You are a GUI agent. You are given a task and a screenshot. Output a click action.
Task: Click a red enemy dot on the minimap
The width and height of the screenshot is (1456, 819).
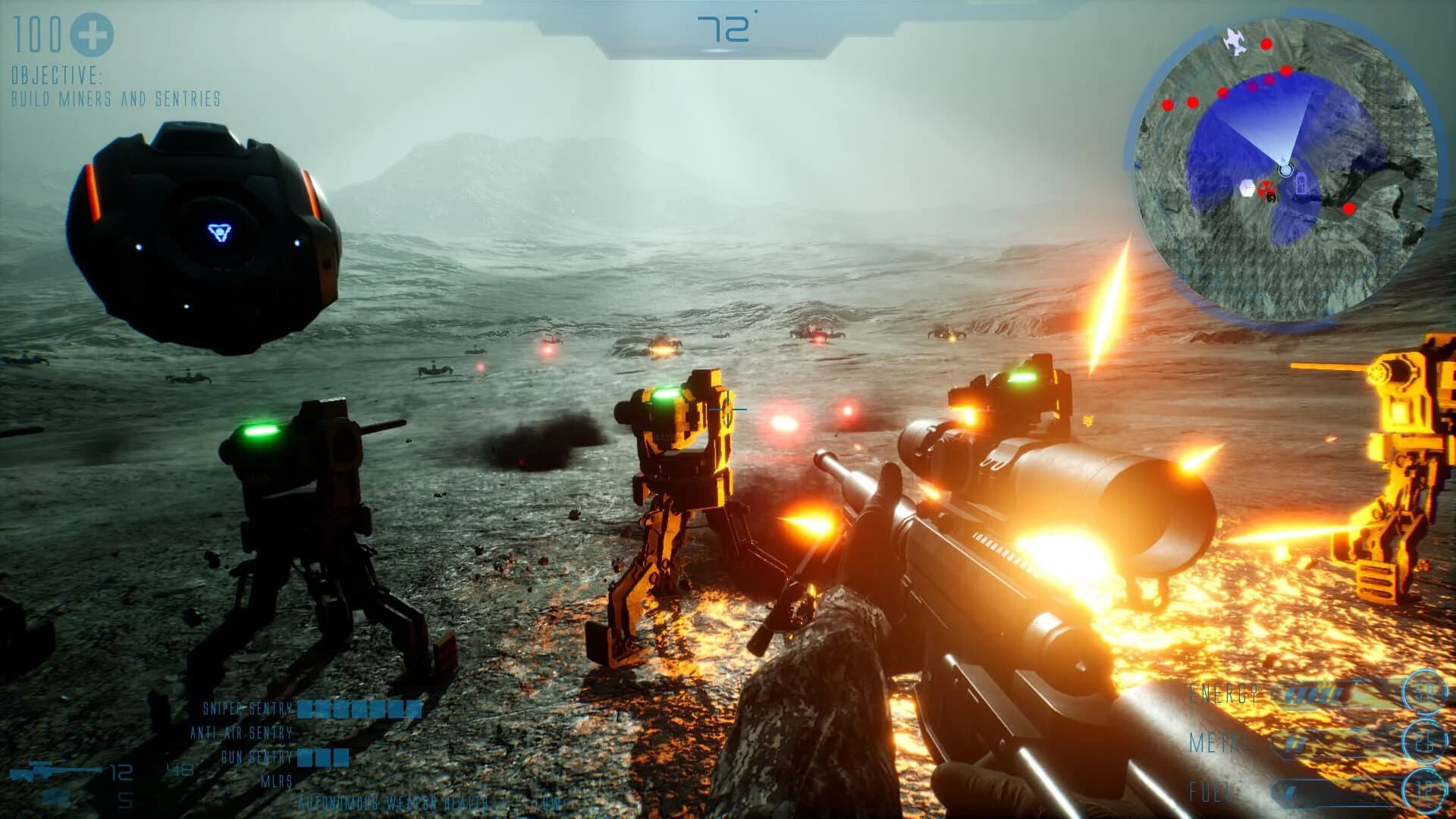[1266, 44]
